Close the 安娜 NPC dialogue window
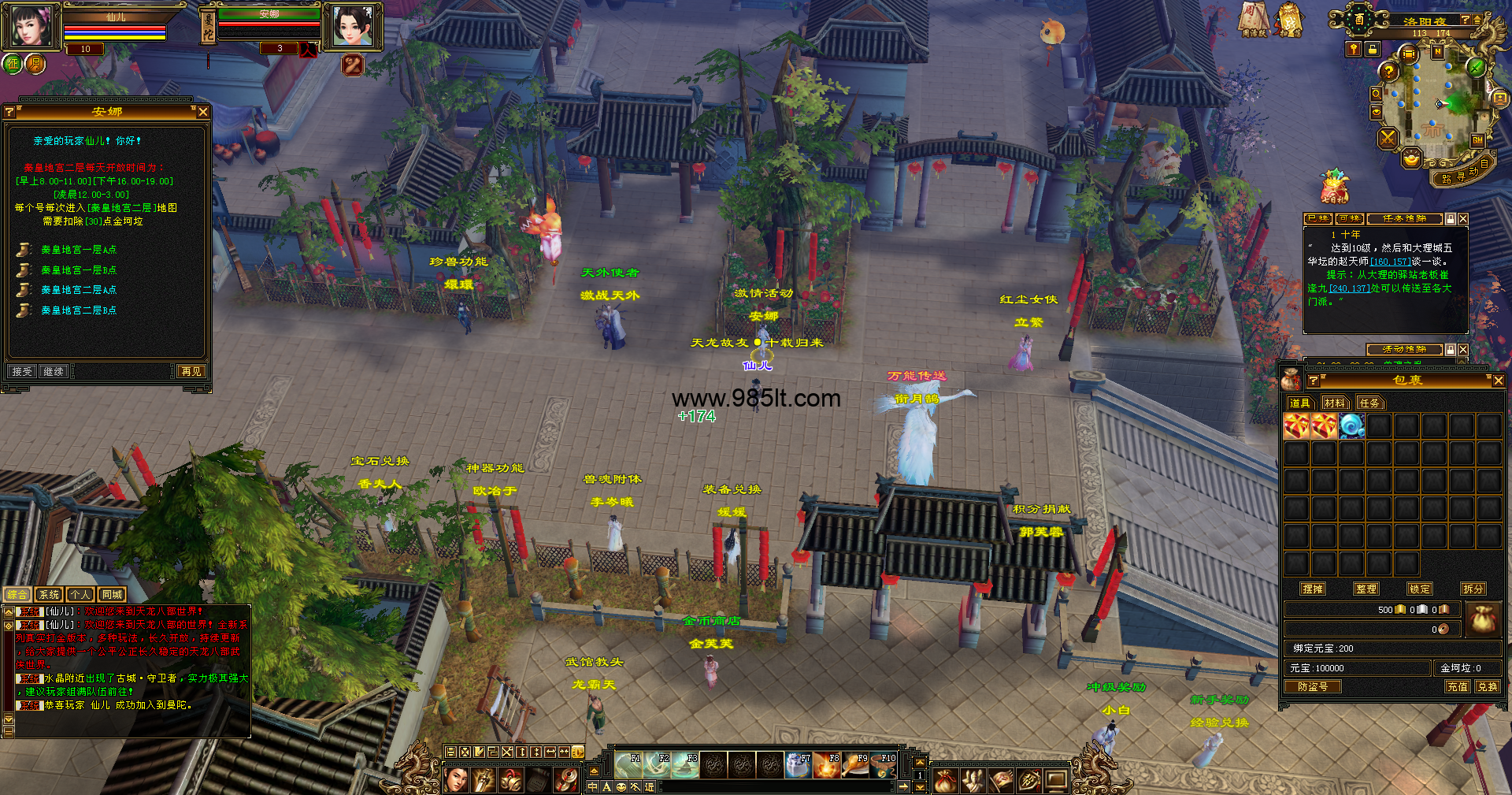Screen dimensions: 1512x795 click(x=203, y=112)
